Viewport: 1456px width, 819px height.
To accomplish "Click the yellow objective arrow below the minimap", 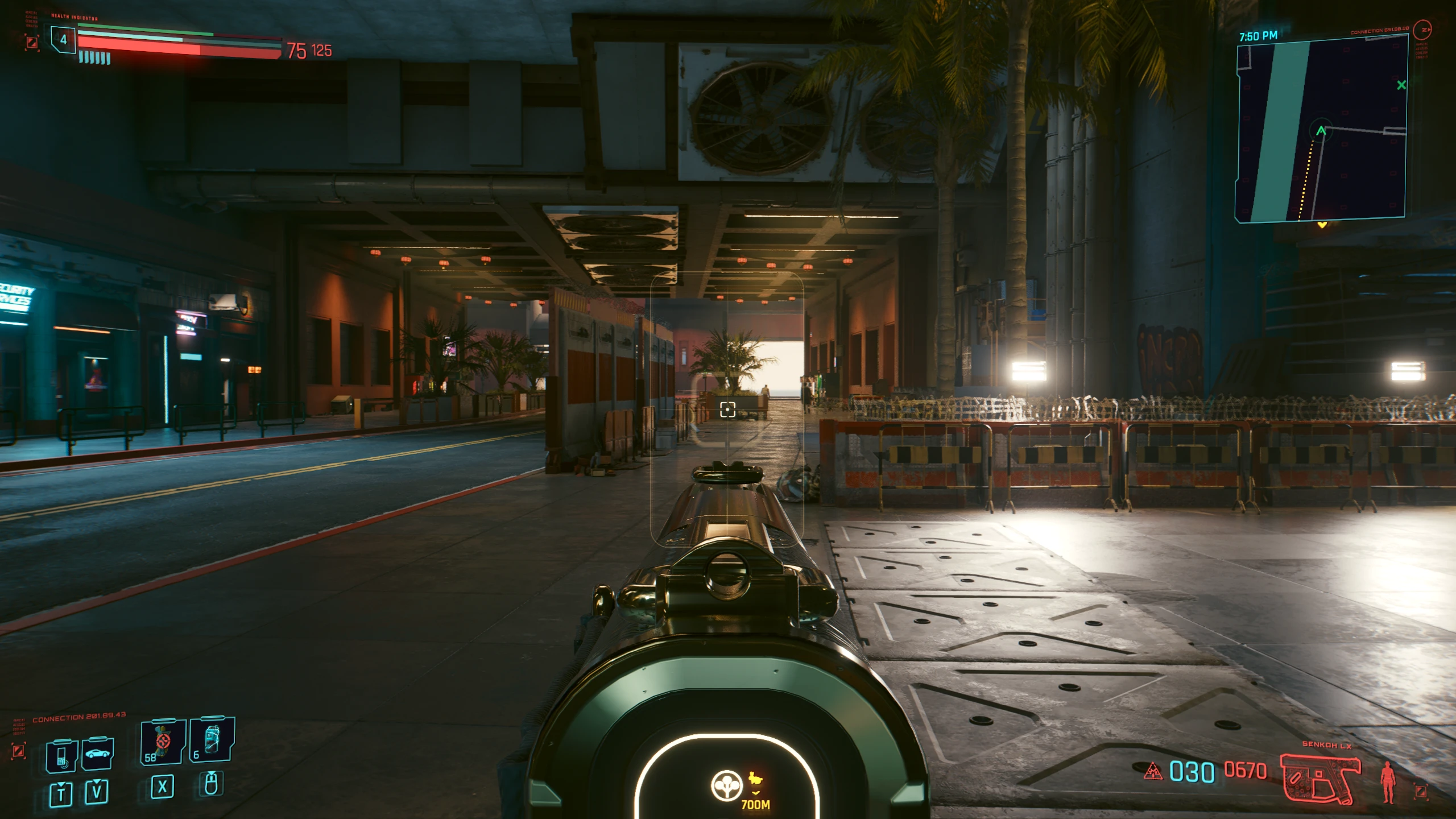I will (1322, 226).
